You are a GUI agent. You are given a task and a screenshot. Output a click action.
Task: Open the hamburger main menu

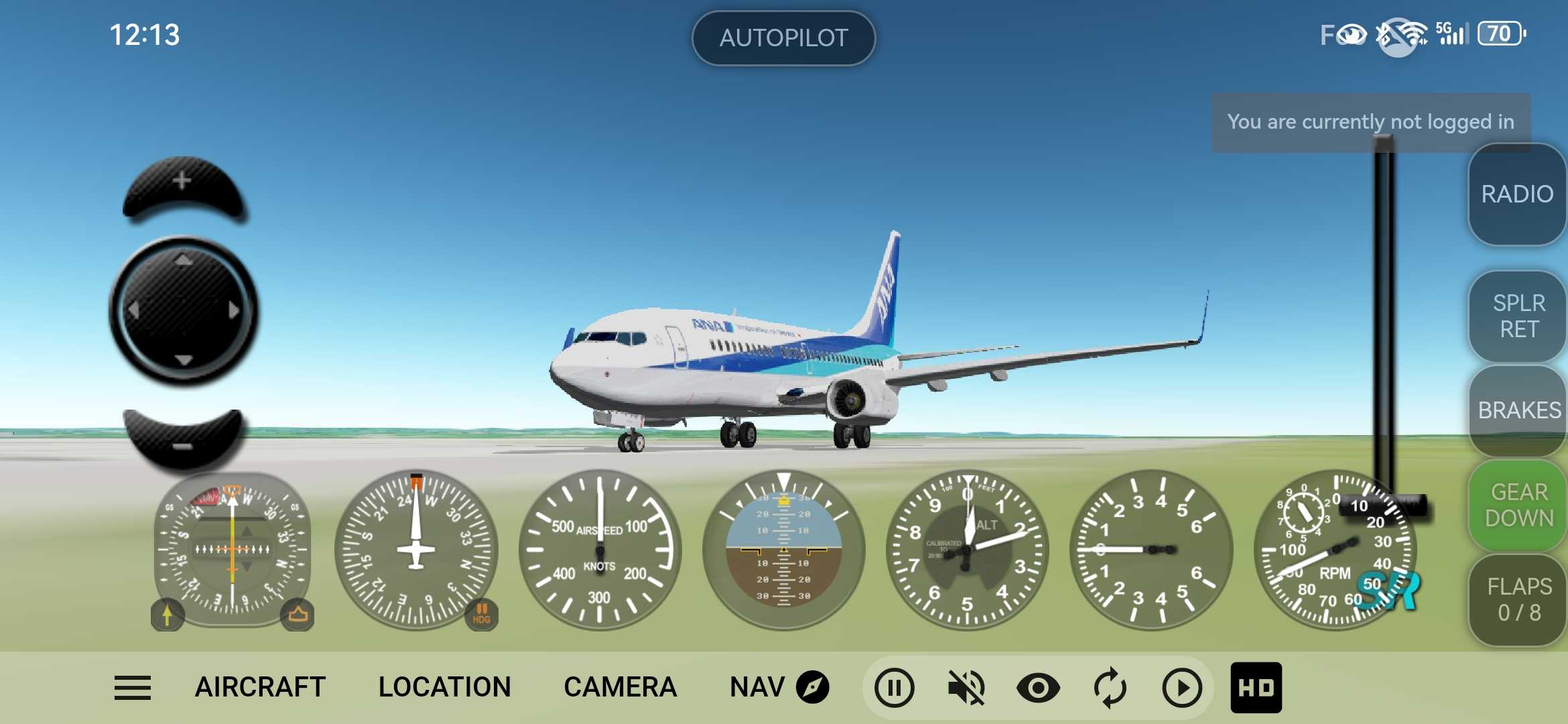133,688
